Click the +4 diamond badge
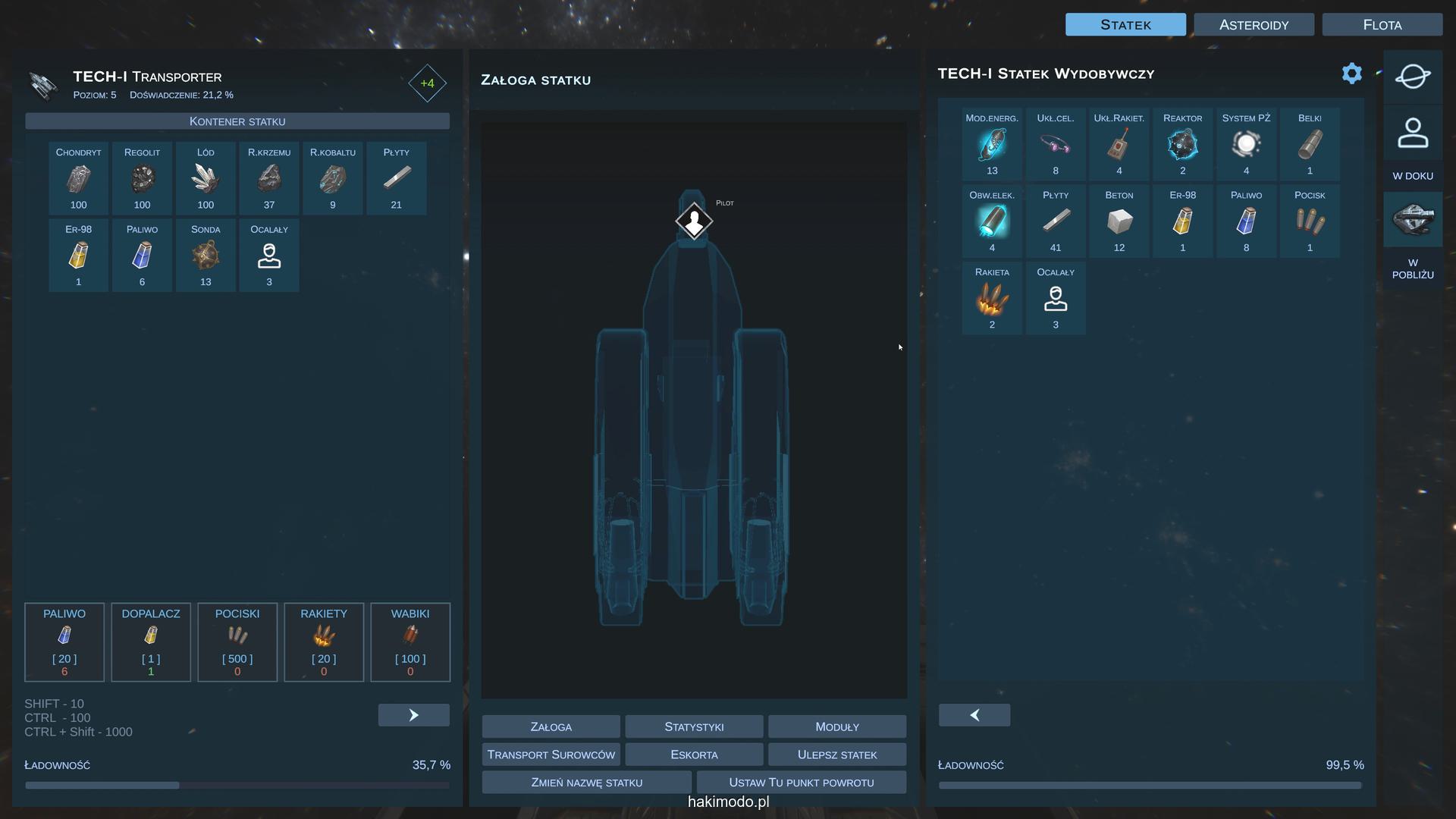Screen dimensions: 1456x819 click(x=427, y=83)
